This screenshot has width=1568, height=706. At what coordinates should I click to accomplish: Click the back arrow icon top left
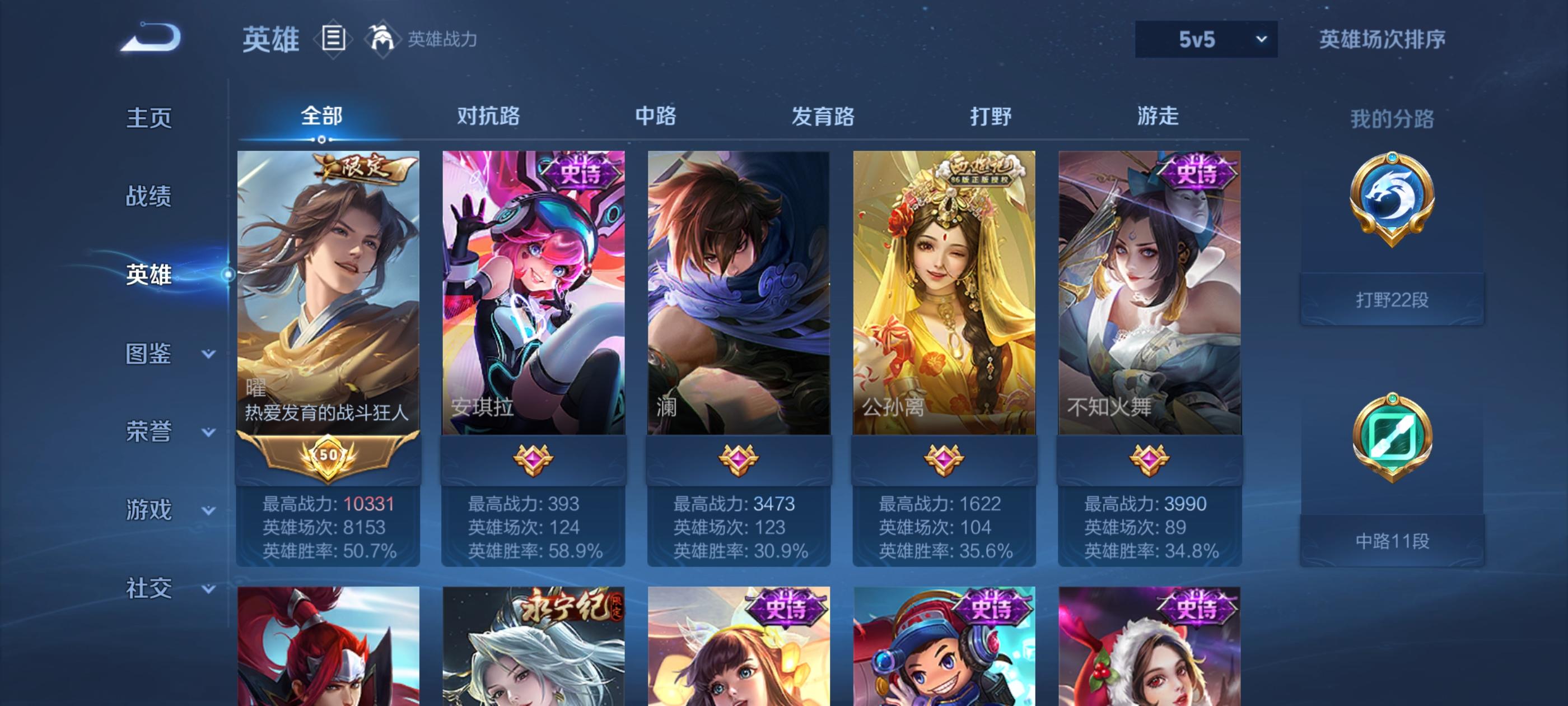152,38
